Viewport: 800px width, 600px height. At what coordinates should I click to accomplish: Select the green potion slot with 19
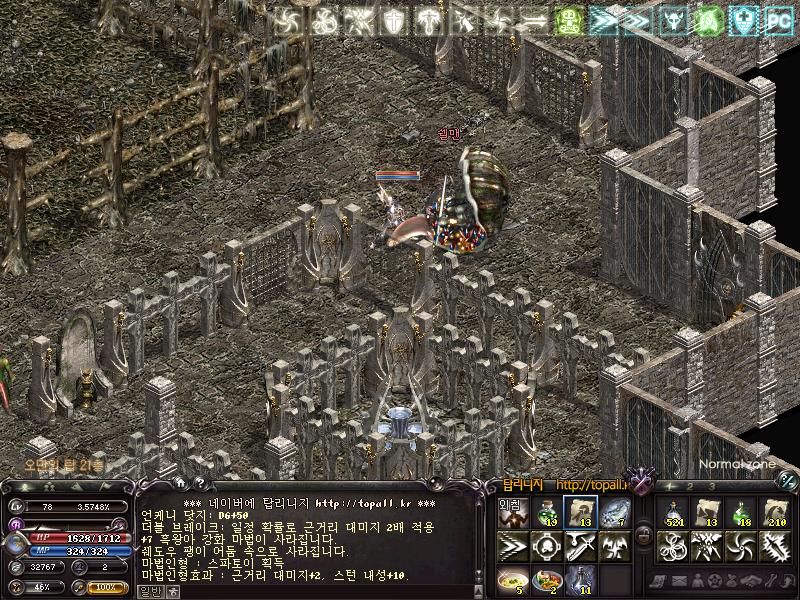(x=548, y=513)
